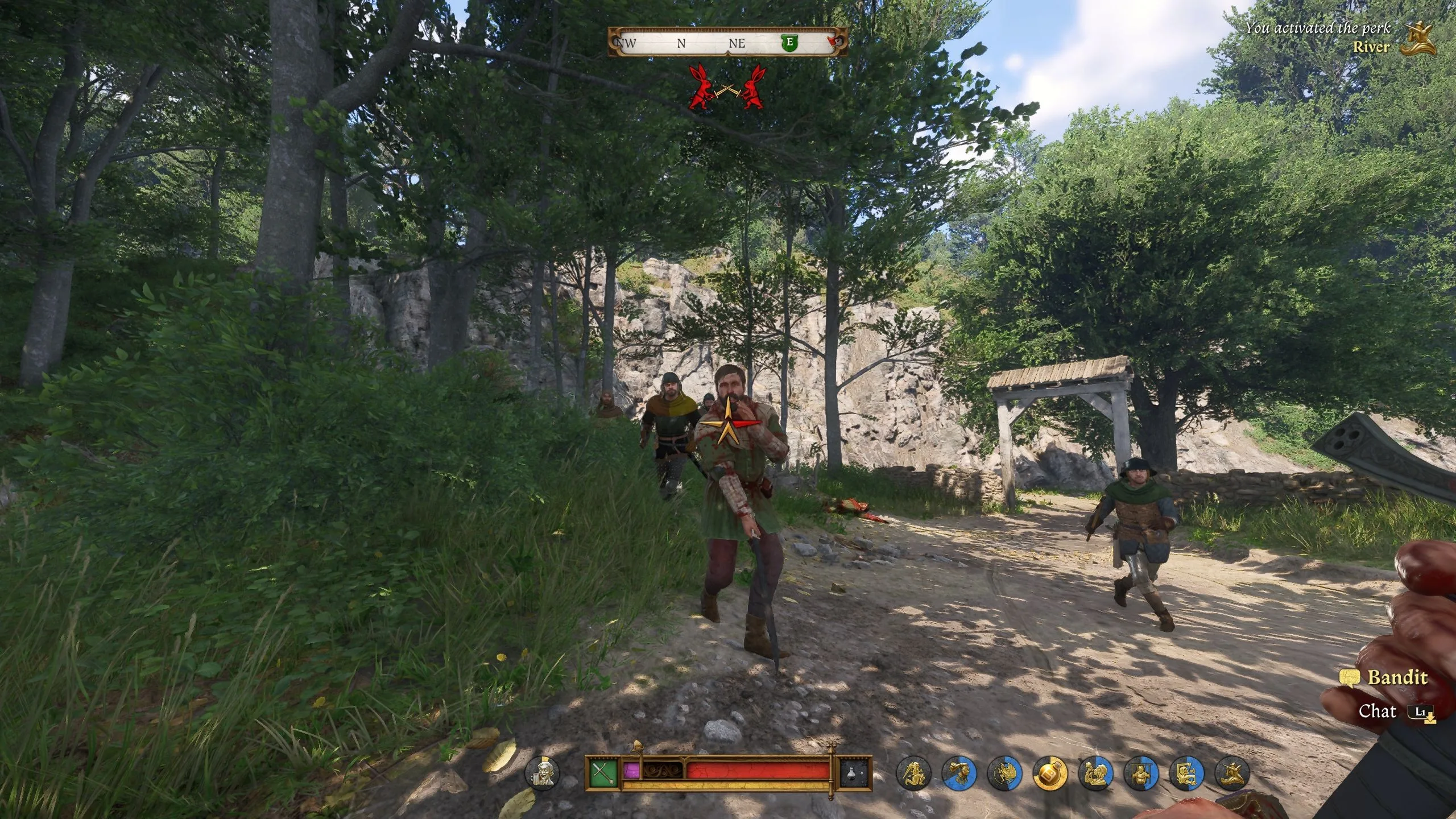Click the red fighting rabbits combat icon
Image resolution: width=1456 pixels, height=819 pixels.
727,88
